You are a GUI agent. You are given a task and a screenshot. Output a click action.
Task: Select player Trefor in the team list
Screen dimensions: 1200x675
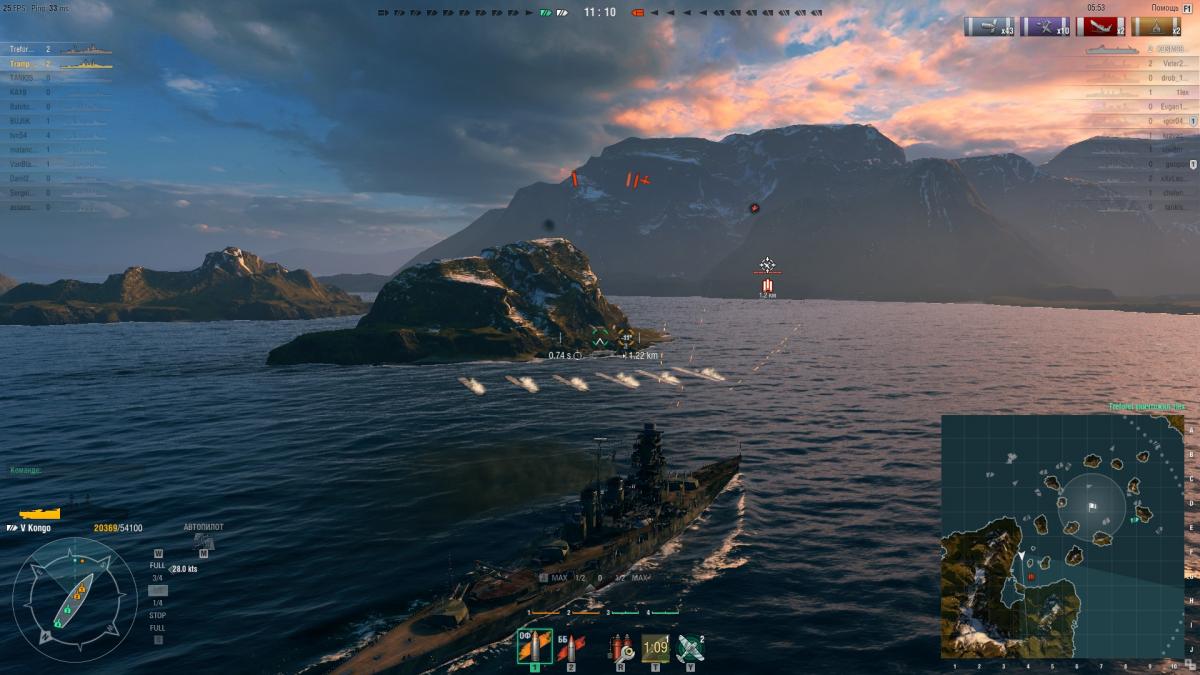coord(22,49)
